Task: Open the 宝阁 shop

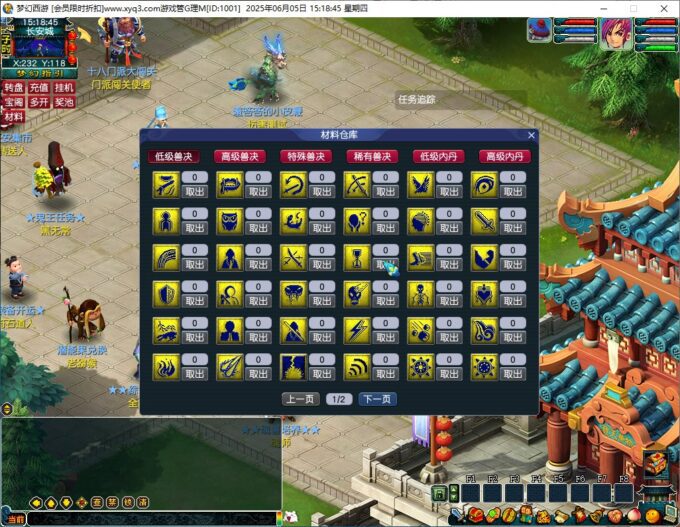Action: tap(13, 102)
